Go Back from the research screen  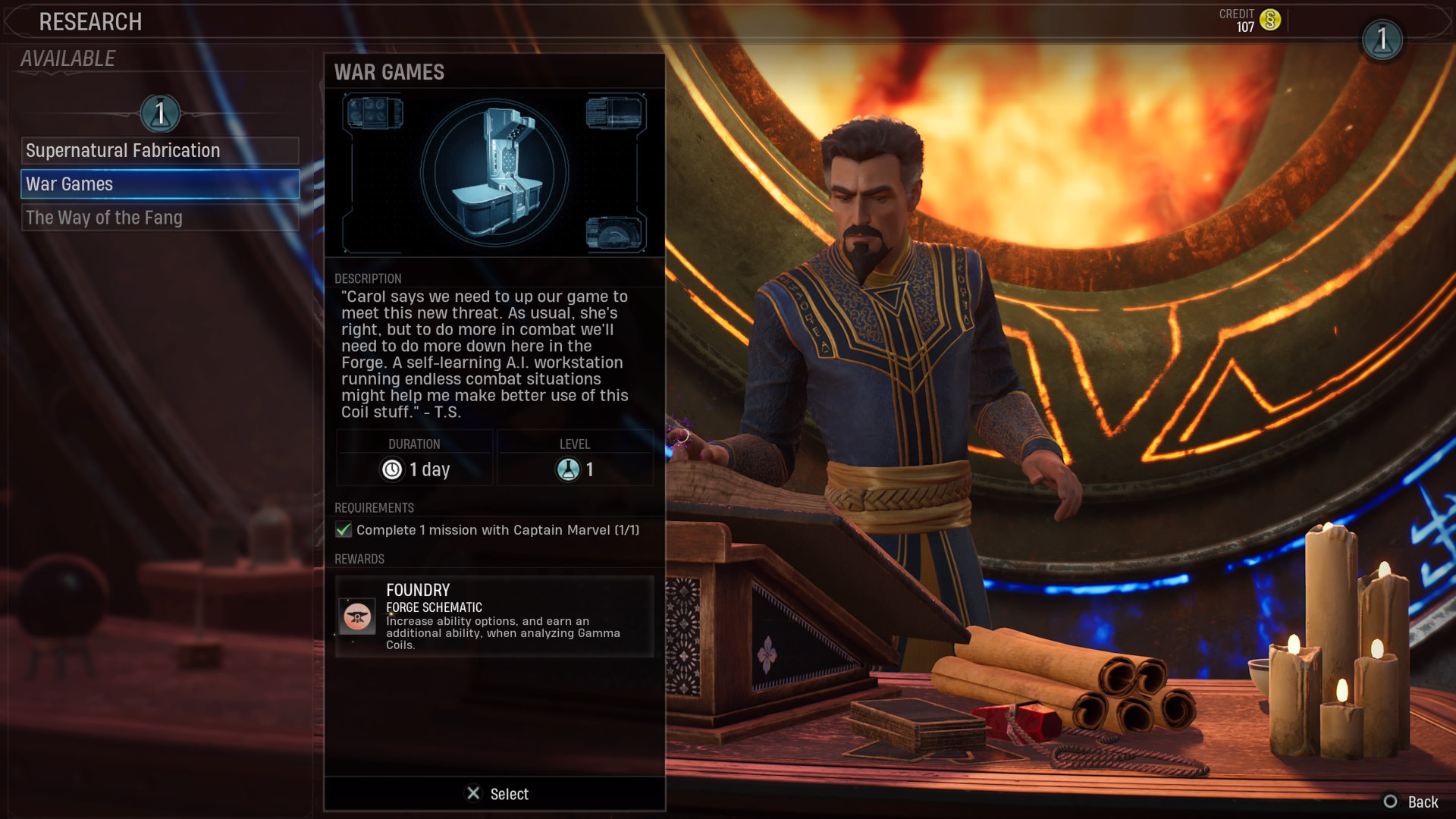[1411, 802]
